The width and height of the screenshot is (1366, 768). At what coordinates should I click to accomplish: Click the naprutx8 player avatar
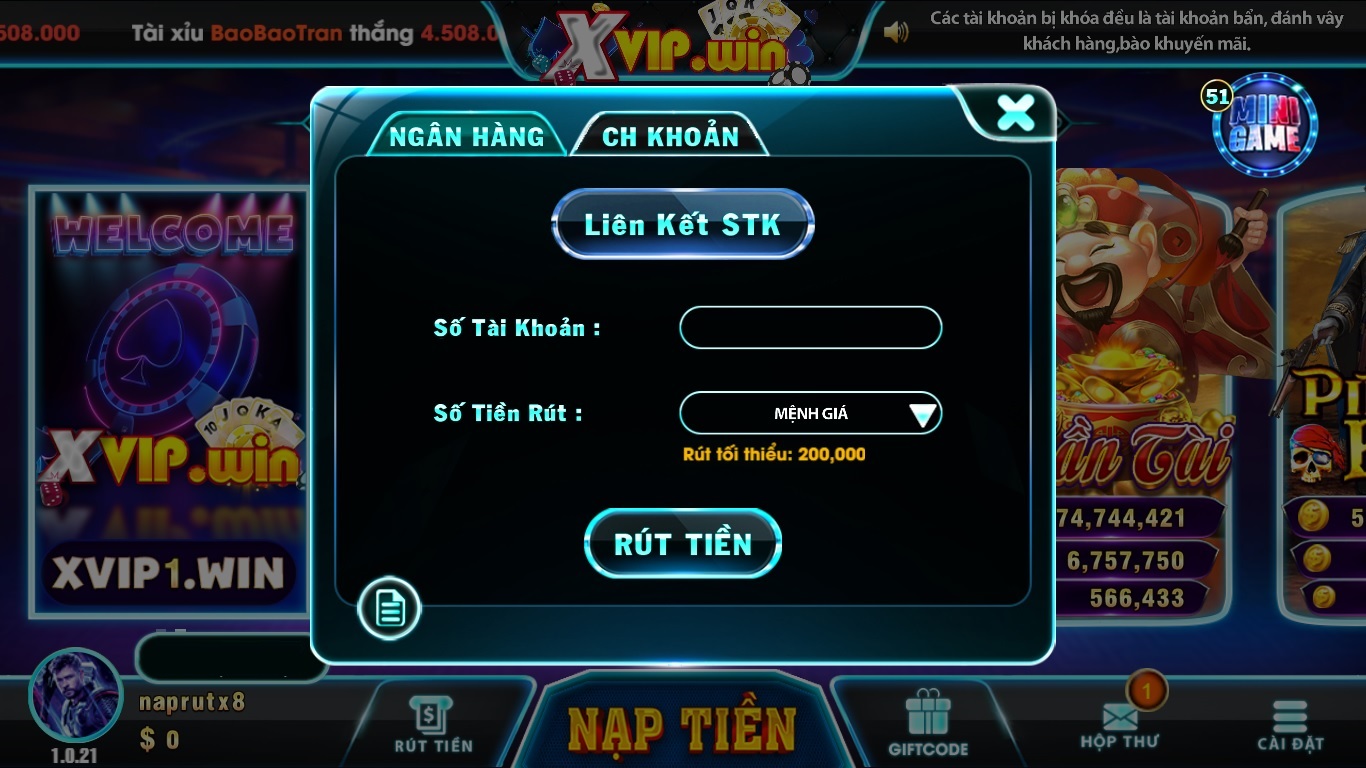click(x=75, y=700)
